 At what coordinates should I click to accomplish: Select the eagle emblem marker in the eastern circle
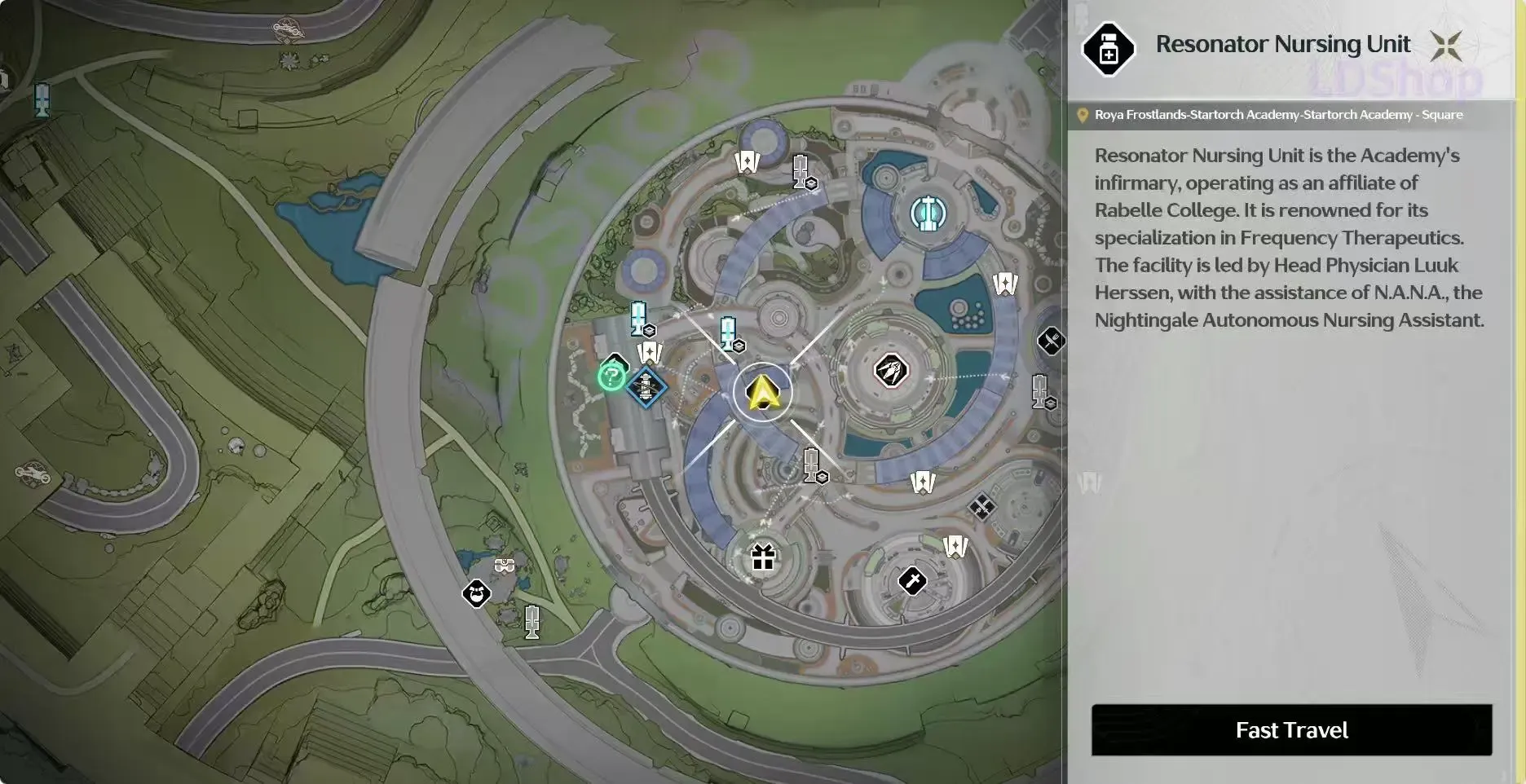[890, 370]
